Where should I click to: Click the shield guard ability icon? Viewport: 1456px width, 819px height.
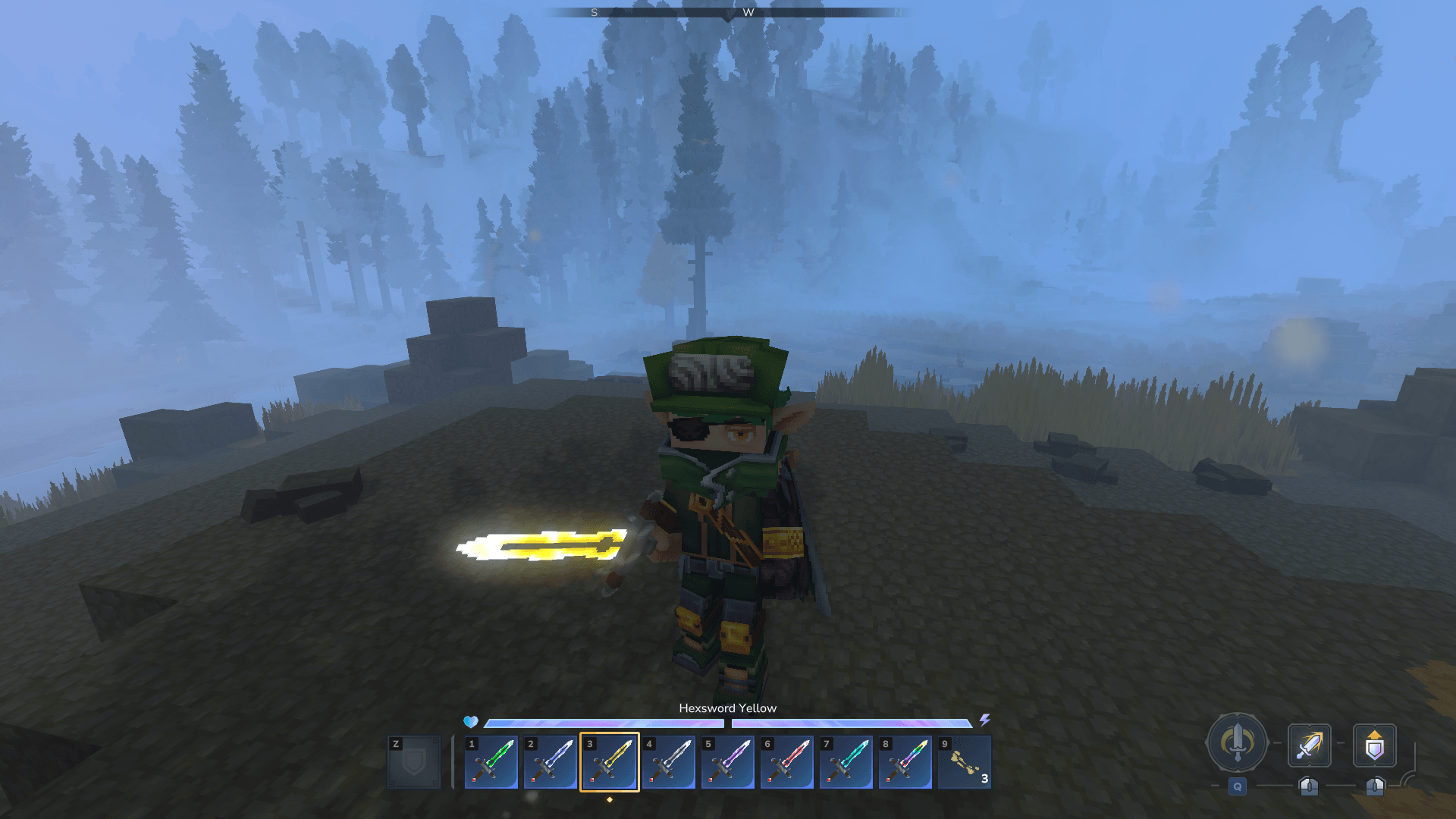(1374, 745)
